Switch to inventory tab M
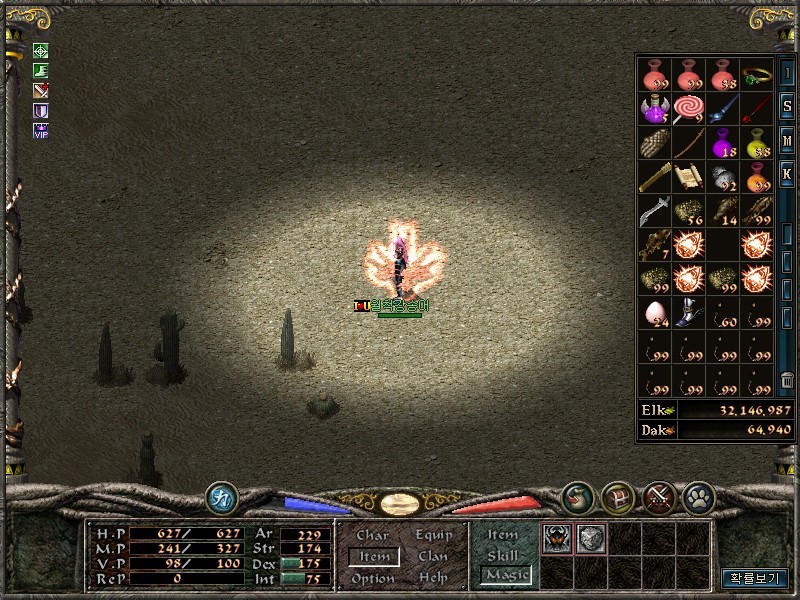Screen dimensions: 800x600 pyautogui.click(x=787, y=141)
